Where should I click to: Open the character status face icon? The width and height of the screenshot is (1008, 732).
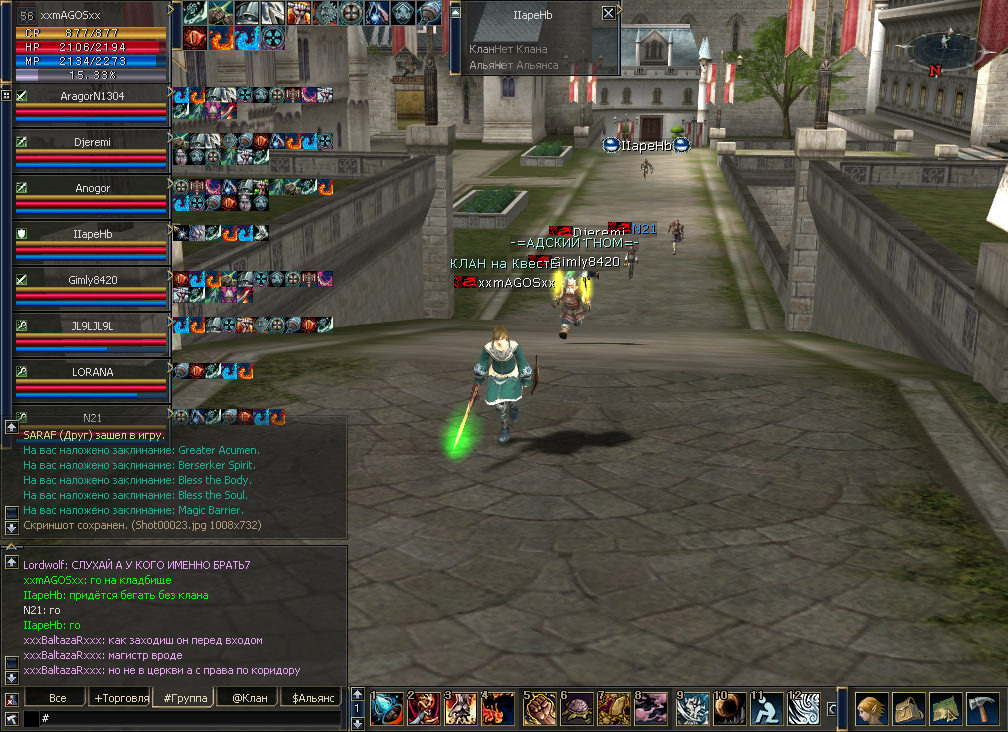pyautogui.click(x=871, y=708)
